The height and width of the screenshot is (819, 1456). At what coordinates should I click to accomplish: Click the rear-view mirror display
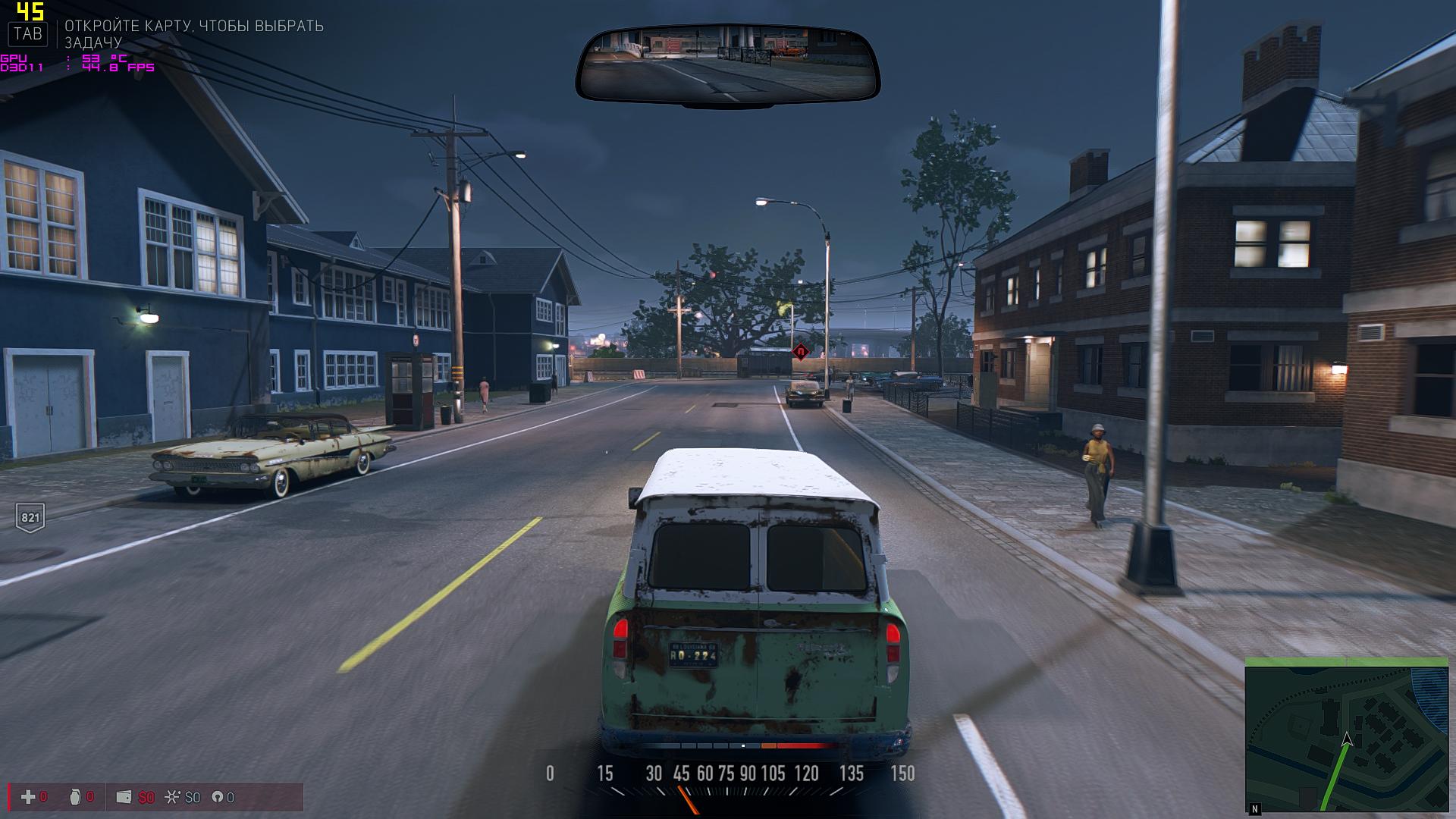pos(727,64)
